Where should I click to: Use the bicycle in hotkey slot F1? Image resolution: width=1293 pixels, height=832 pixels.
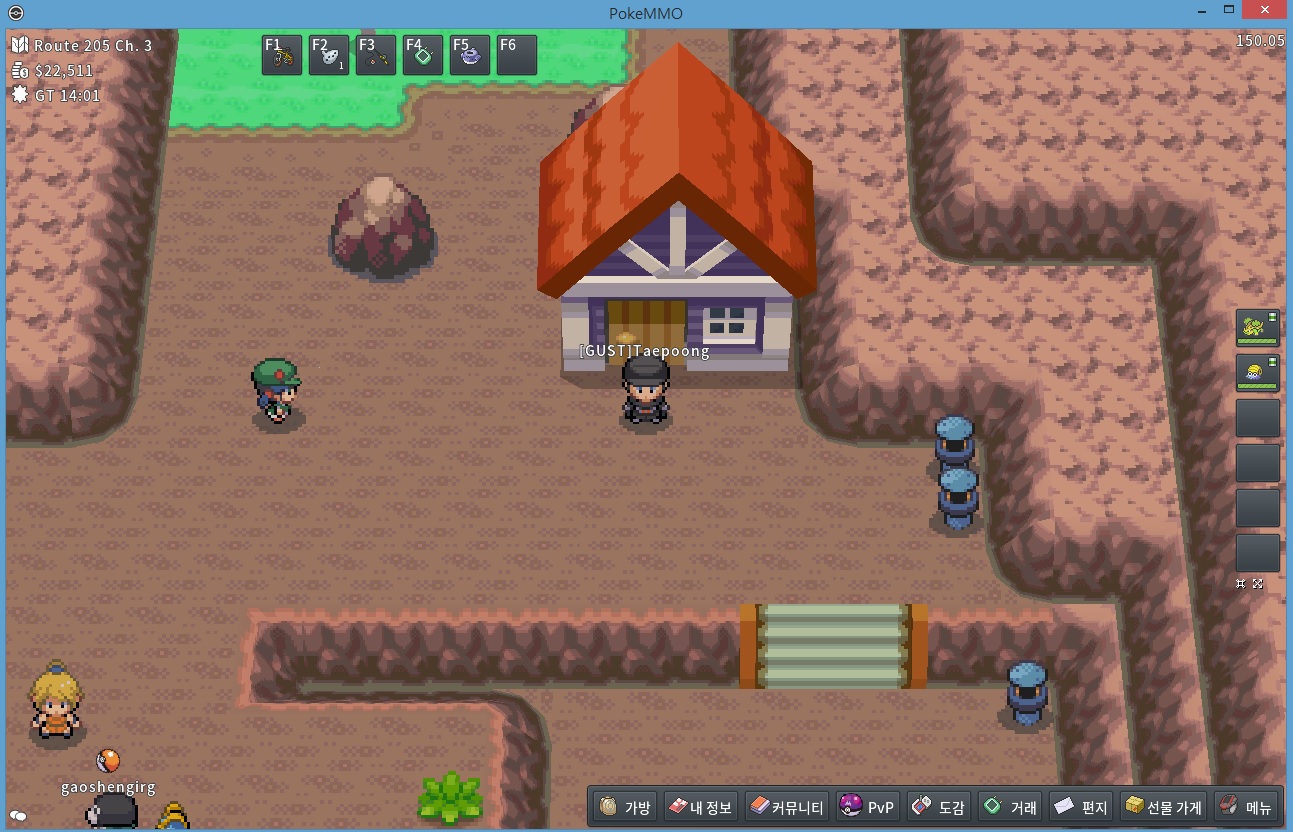pos(282,55)
